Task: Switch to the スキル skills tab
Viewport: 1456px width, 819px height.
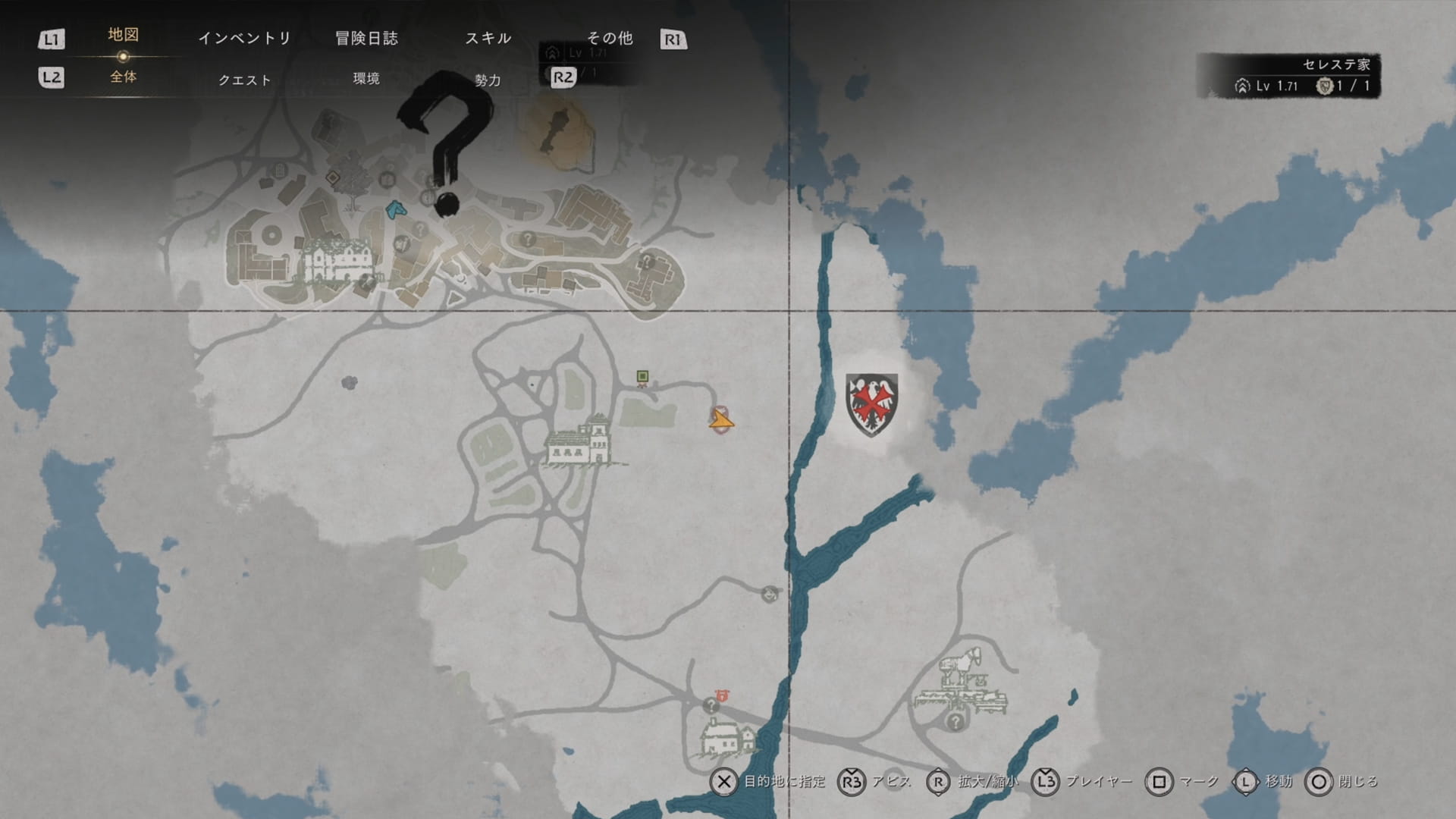Action: coord(488,38)
